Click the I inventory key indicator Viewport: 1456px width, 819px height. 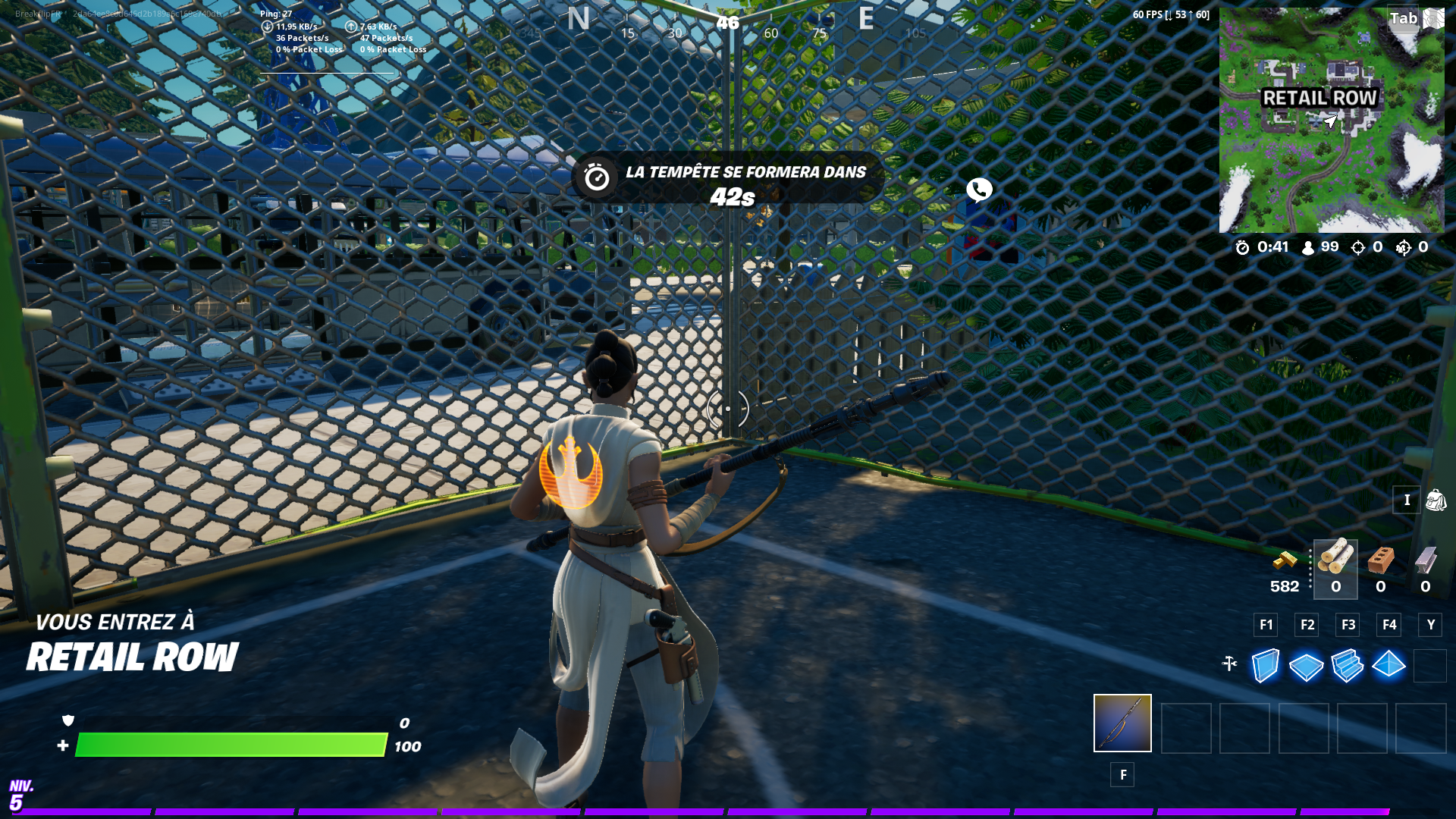point(1407,500)
